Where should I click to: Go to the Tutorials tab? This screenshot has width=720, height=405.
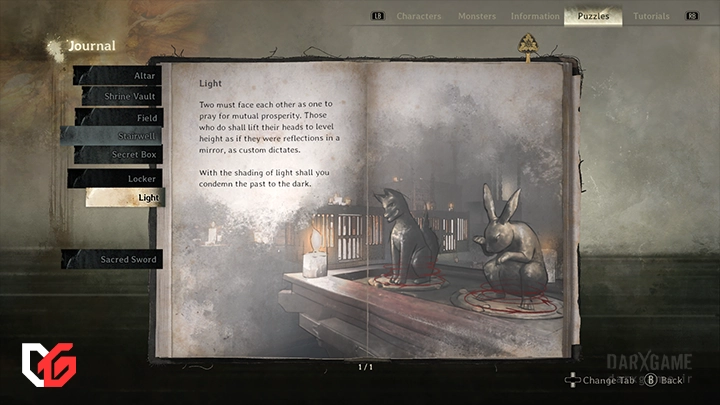652,16
